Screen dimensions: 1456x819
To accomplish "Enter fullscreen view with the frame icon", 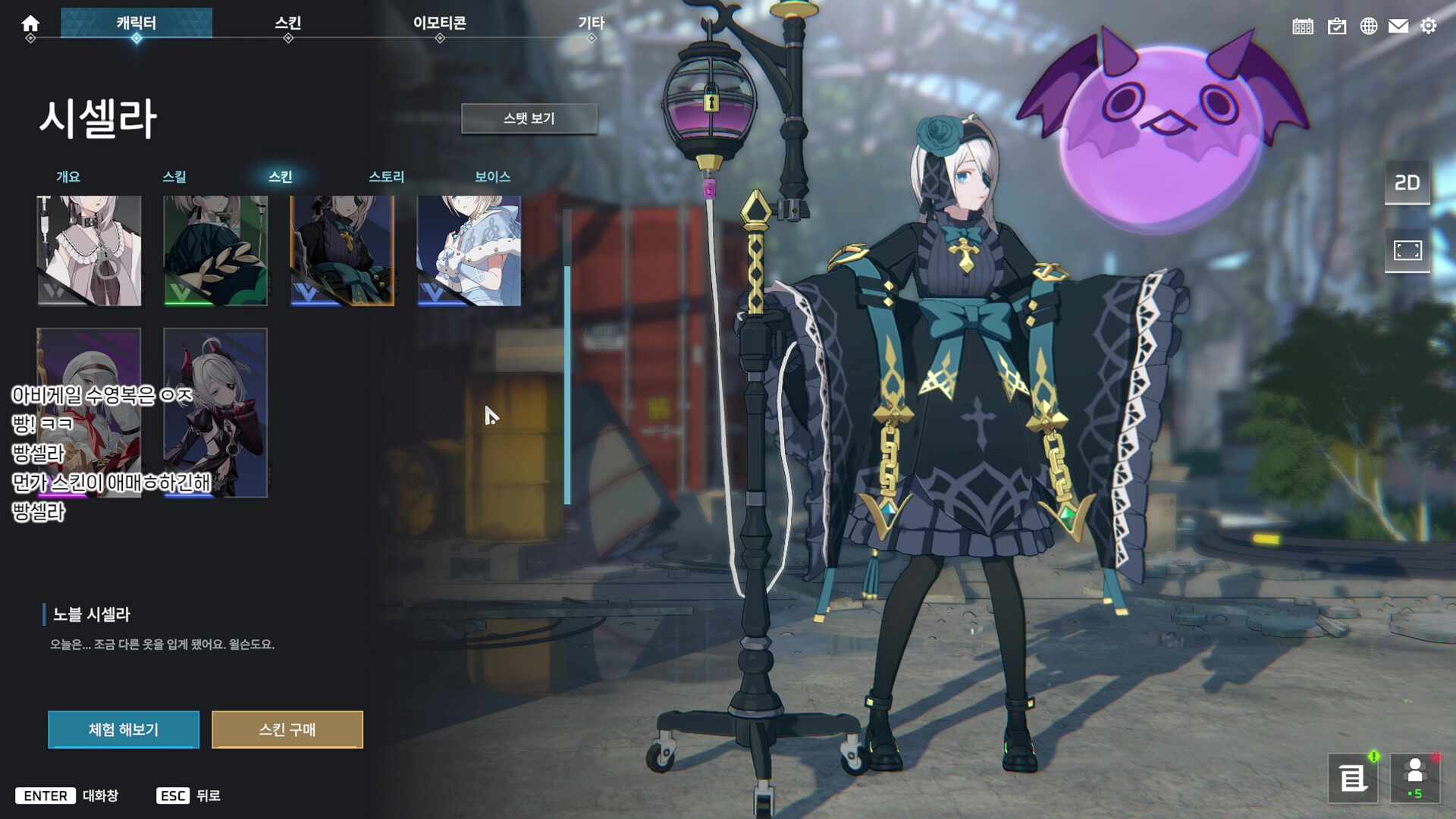I will point(1407,250).
